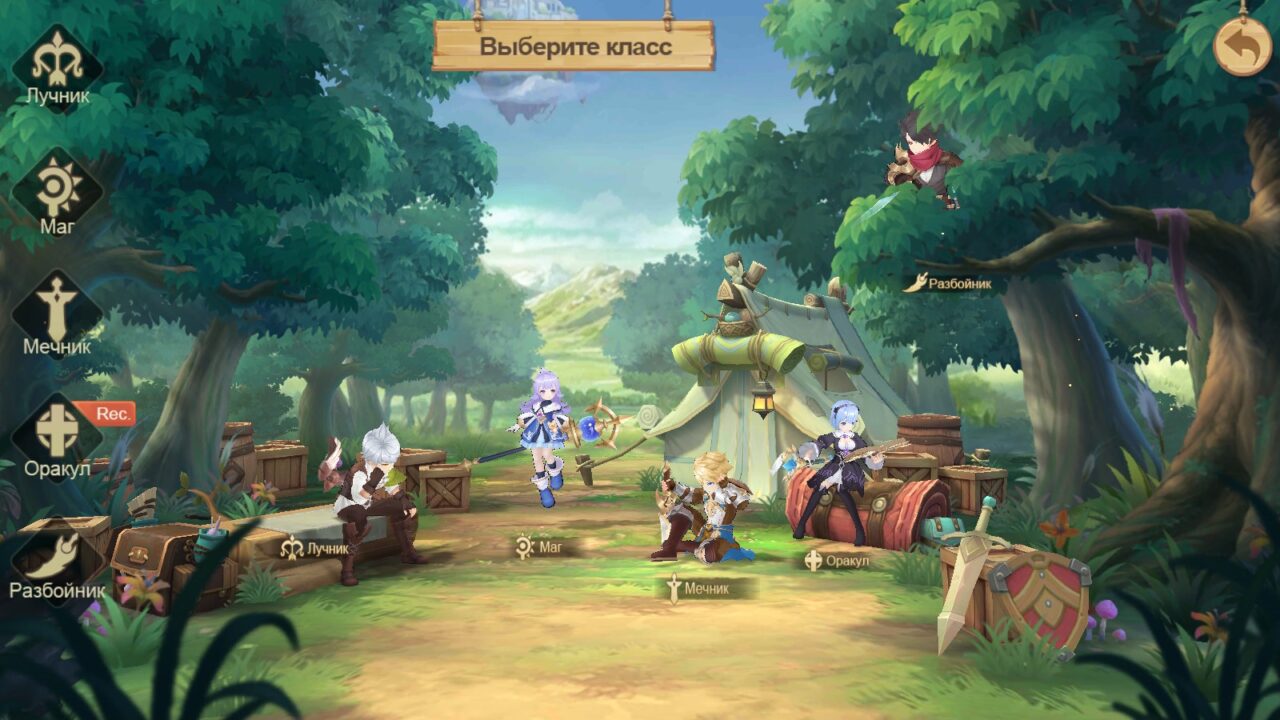Screen dimensions: 1280x720
Task: Select the Маг class icon in sidebar
Action: click(x=57, y=188)
